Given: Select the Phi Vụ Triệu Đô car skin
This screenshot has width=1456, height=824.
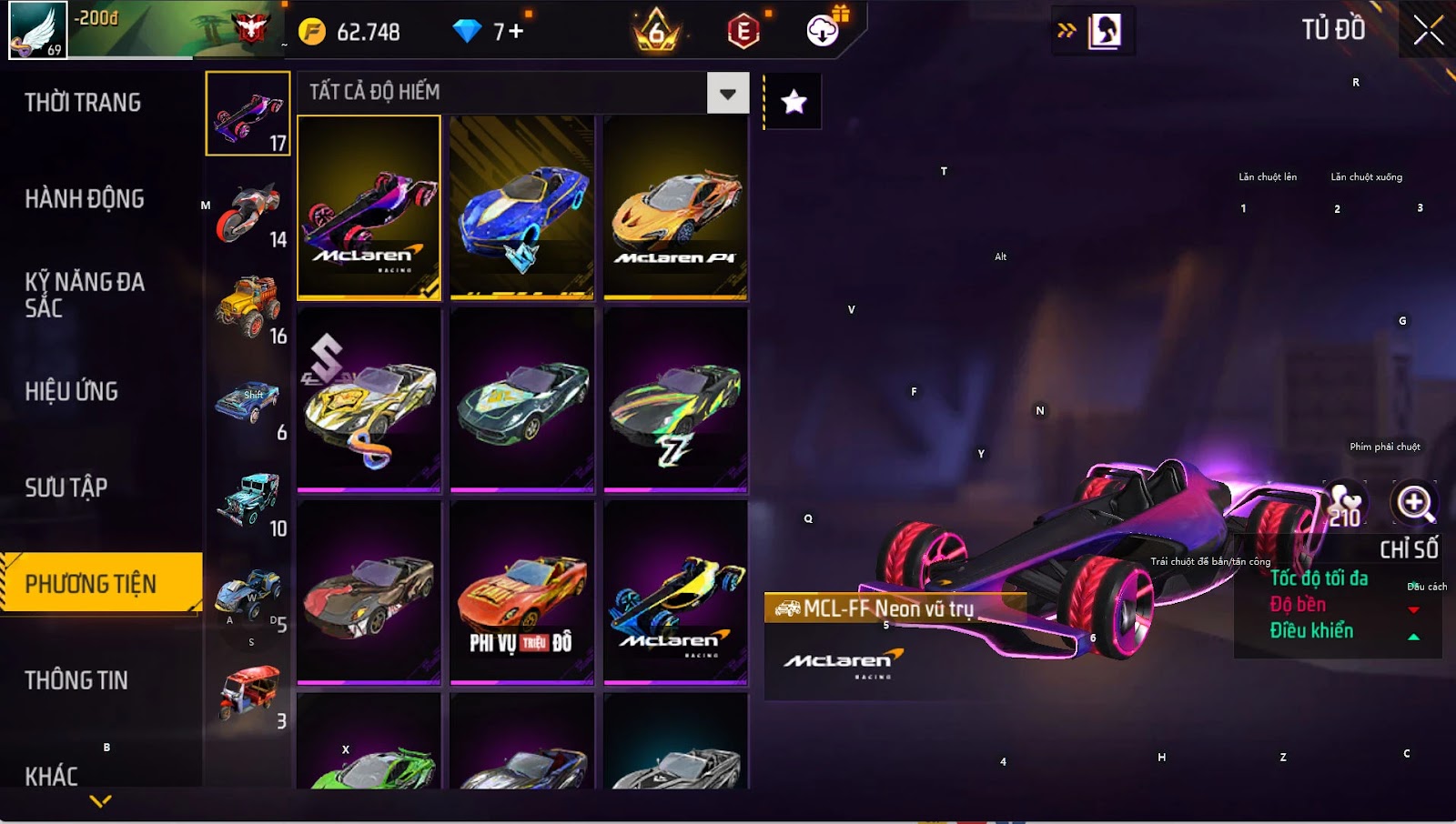Looking at the screenshot, I should (x=521, y=593).
